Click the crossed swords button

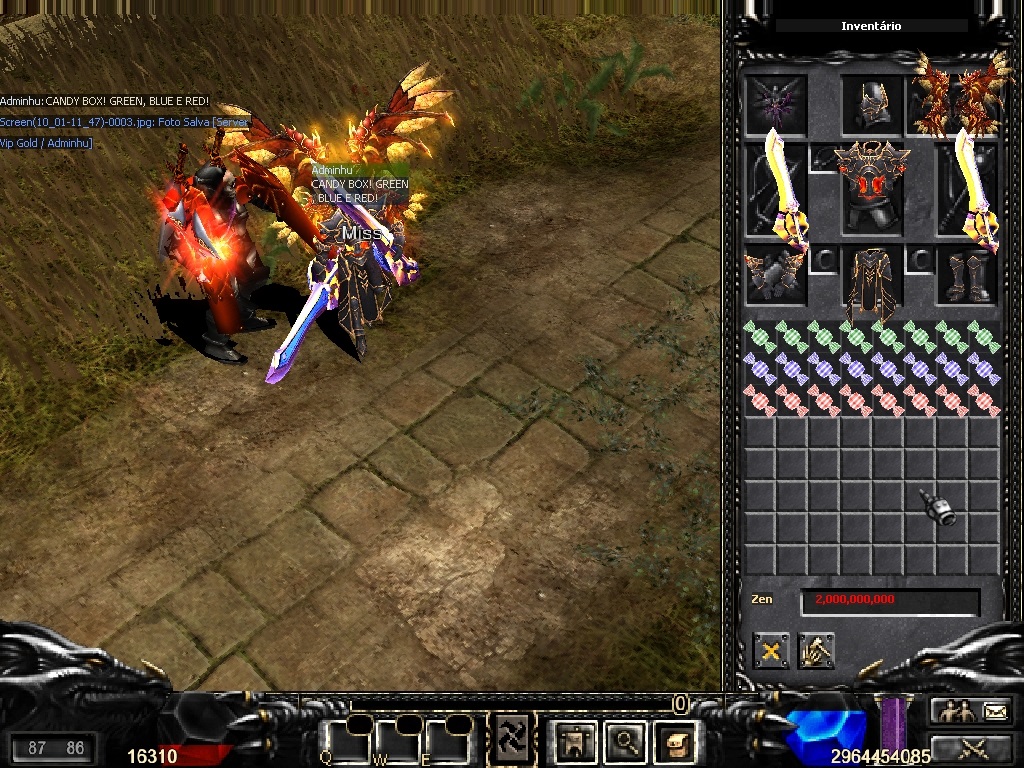point(972,747)
